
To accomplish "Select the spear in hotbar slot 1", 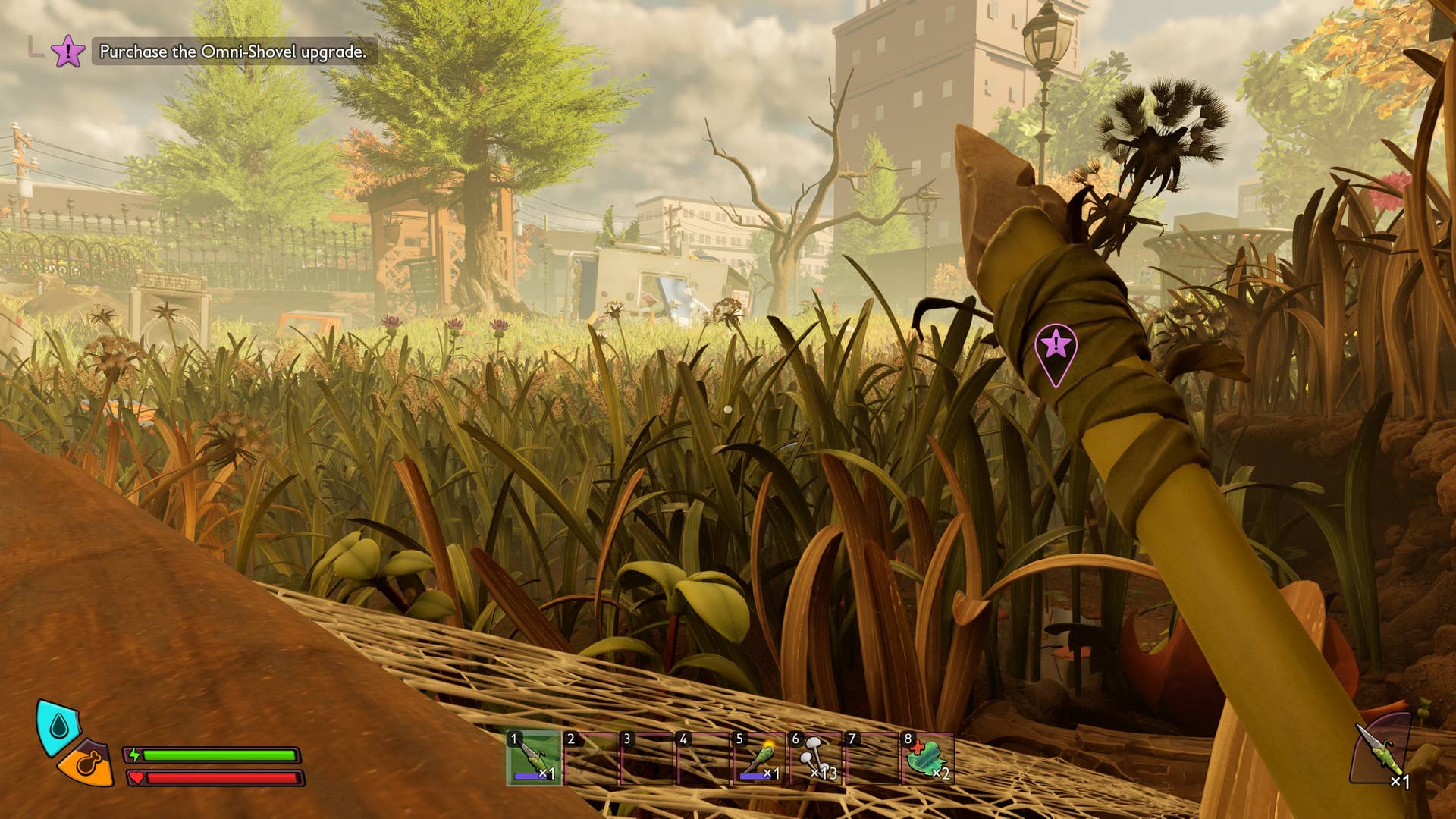I will (x=535, y=758).
